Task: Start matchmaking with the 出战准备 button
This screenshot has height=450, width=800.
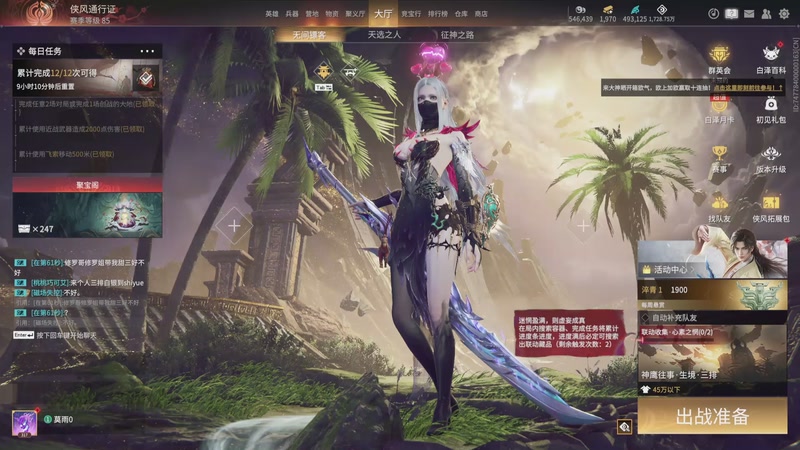Action: (x=712, y=416)
